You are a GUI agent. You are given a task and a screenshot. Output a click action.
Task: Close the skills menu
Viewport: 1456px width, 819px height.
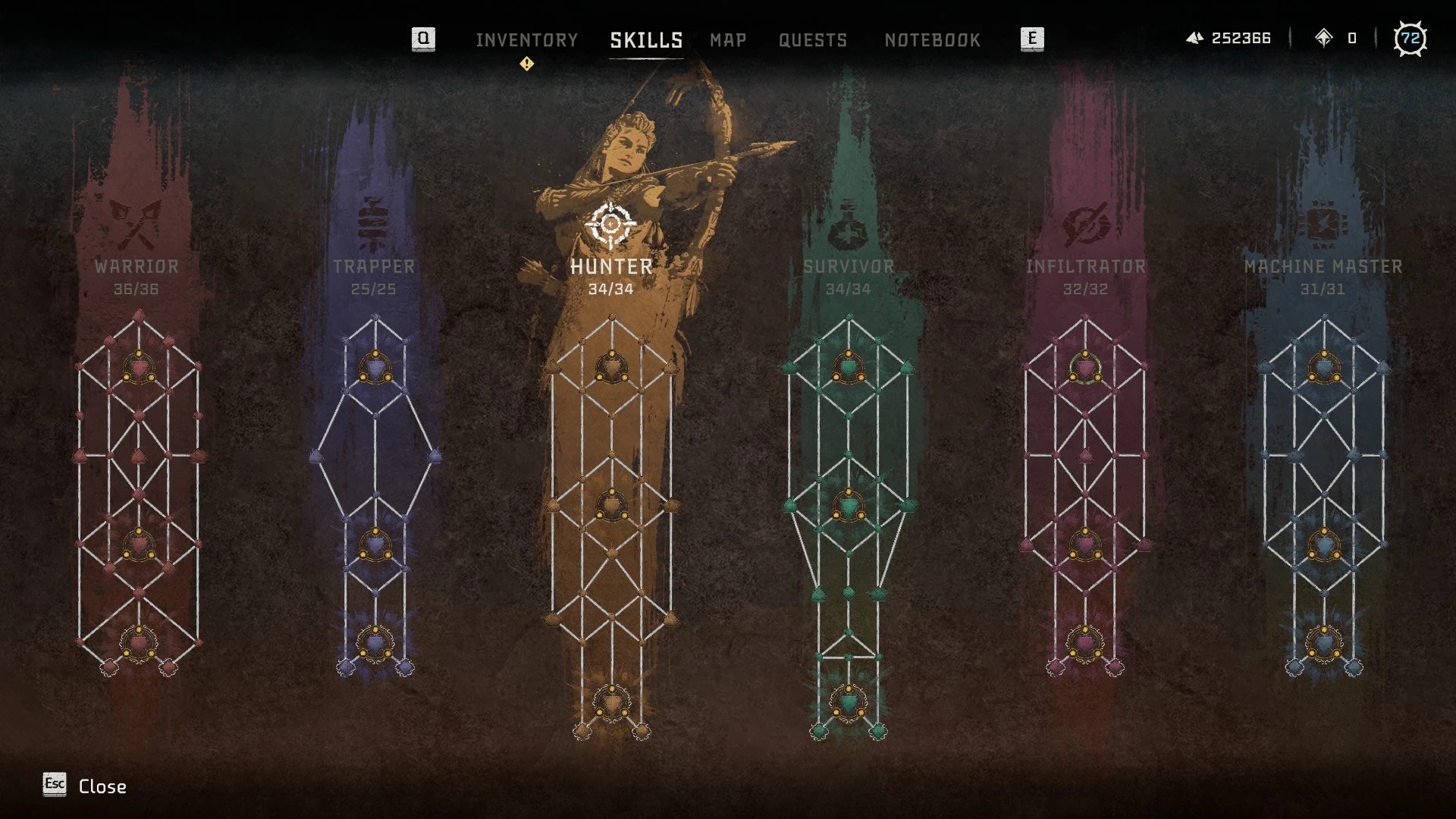tap(85, 786)
